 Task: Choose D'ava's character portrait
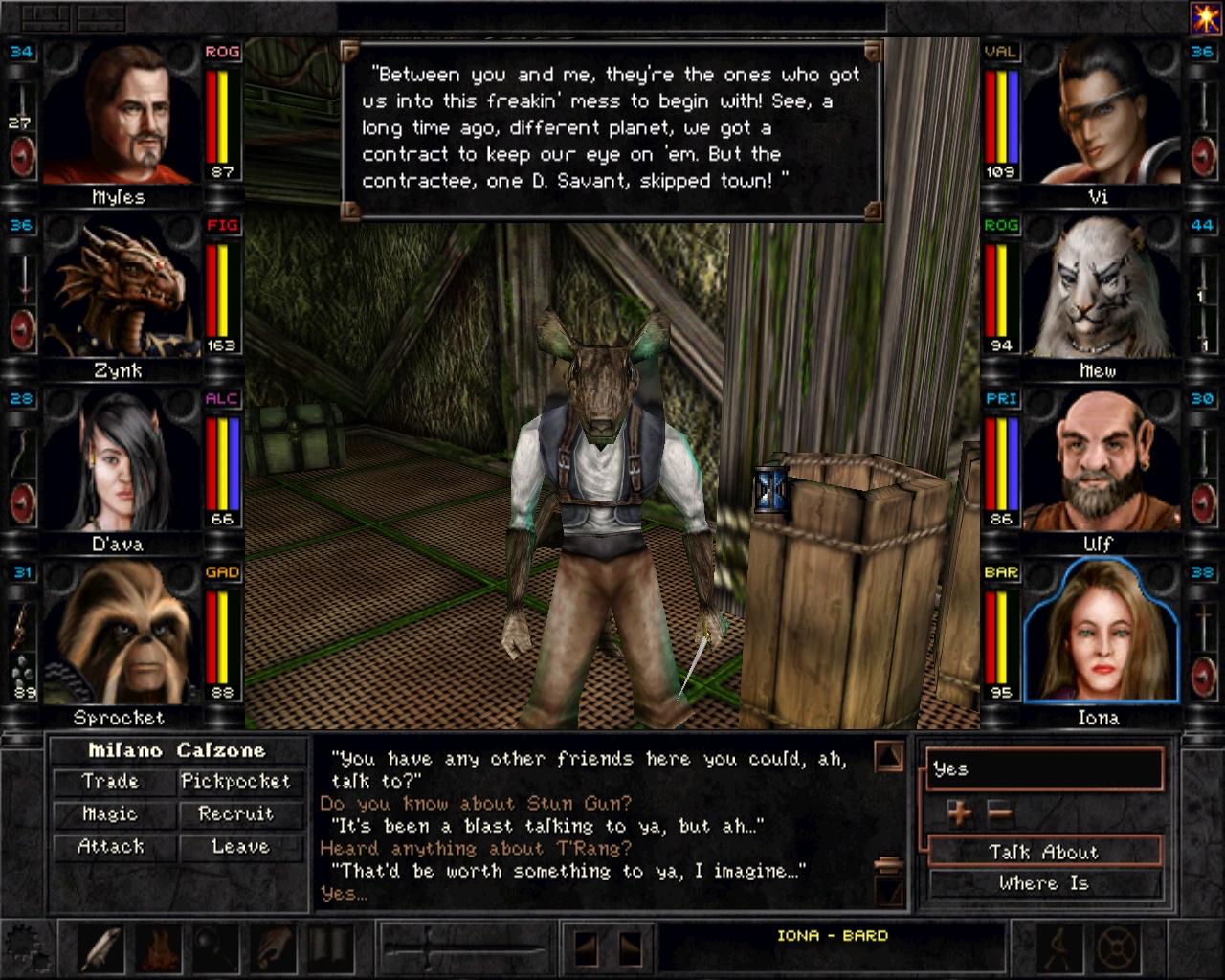119,461
